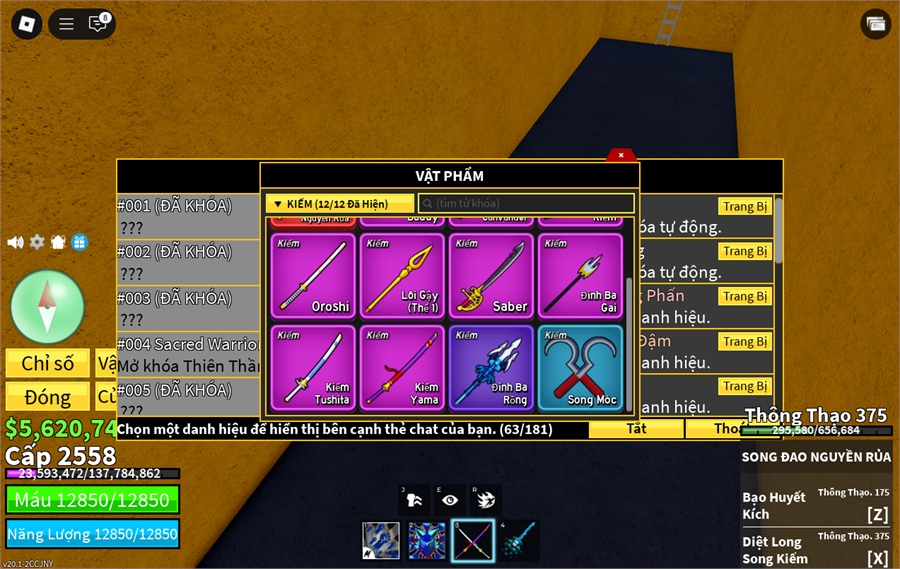This screenshot has height=569, width=900.
Task: Open the Kiếm category dropdown
Action: [x=339, y=204]
